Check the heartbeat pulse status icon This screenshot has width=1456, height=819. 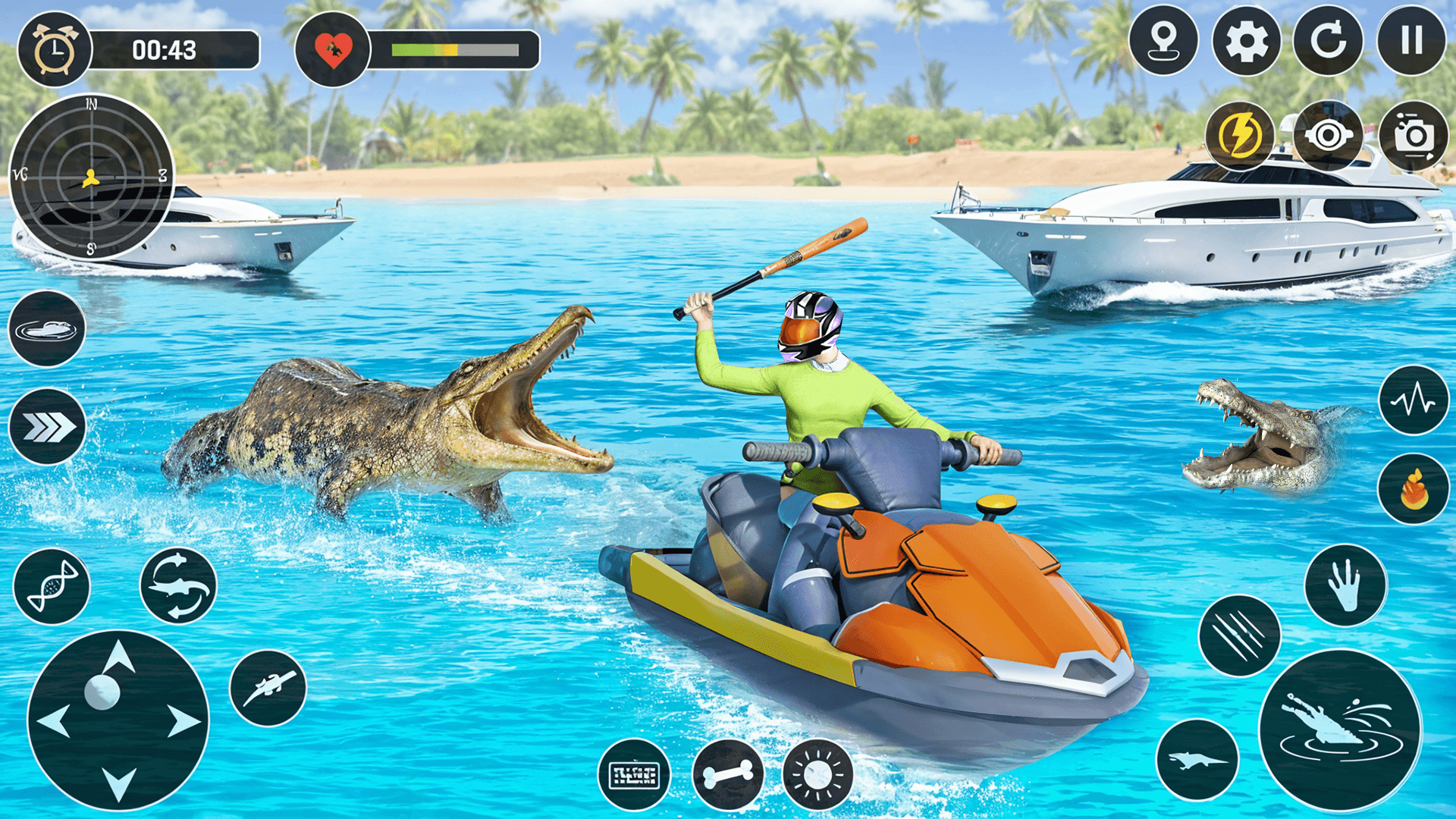click(1416, 400)
